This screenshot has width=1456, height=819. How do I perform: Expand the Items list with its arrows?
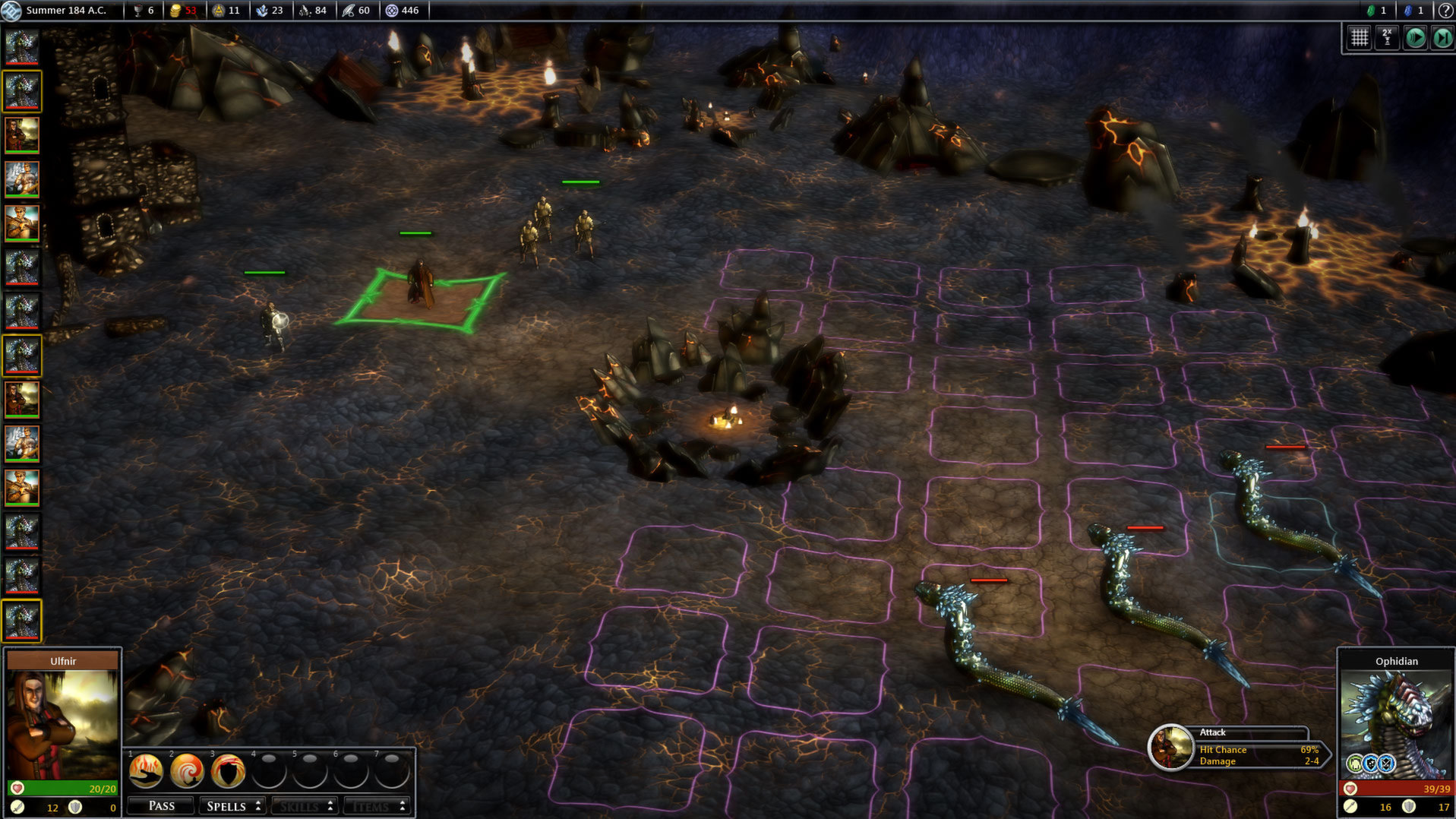click(403, 805)
